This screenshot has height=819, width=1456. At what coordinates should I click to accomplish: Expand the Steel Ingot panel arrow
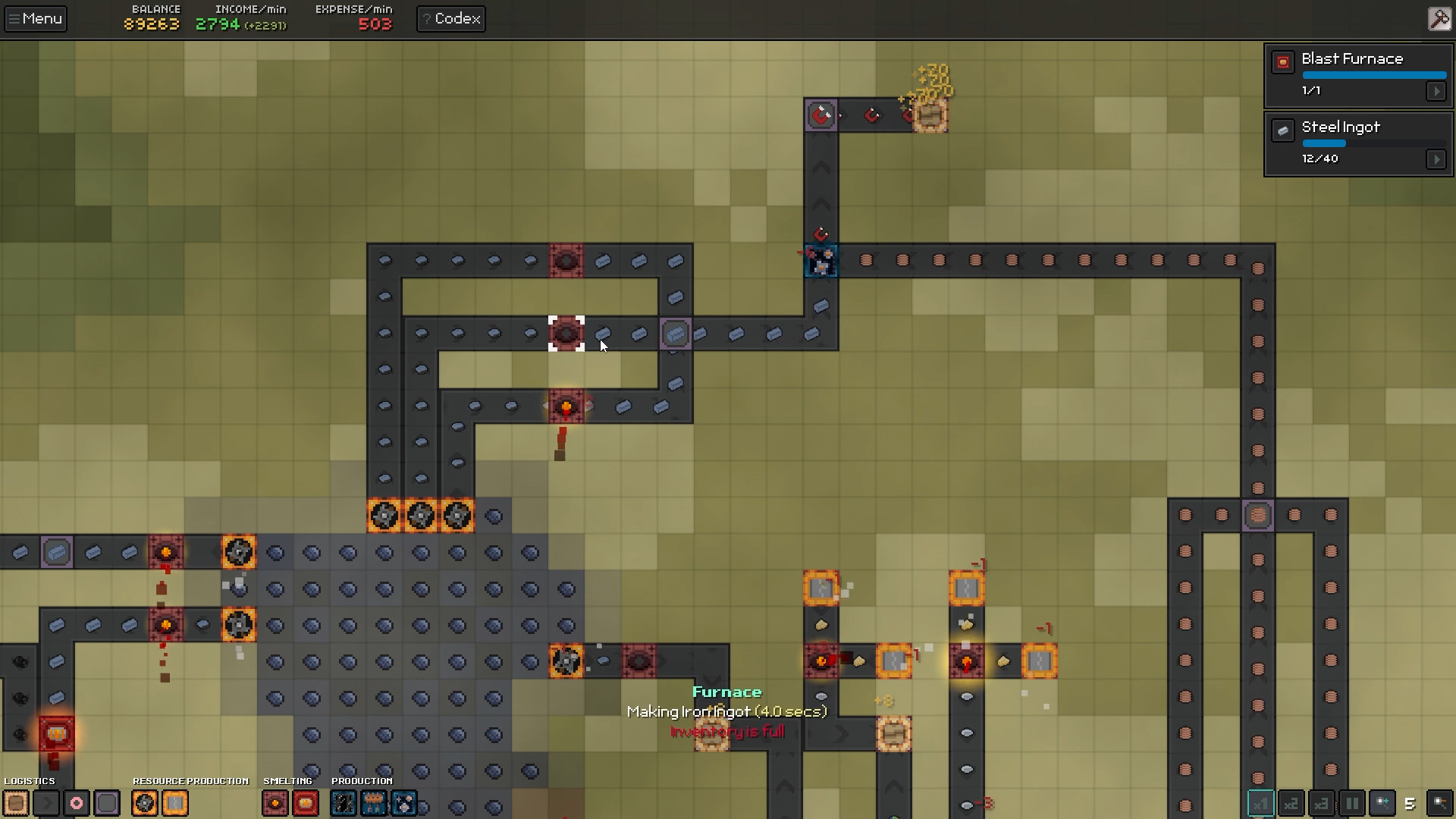(1438, 159)
